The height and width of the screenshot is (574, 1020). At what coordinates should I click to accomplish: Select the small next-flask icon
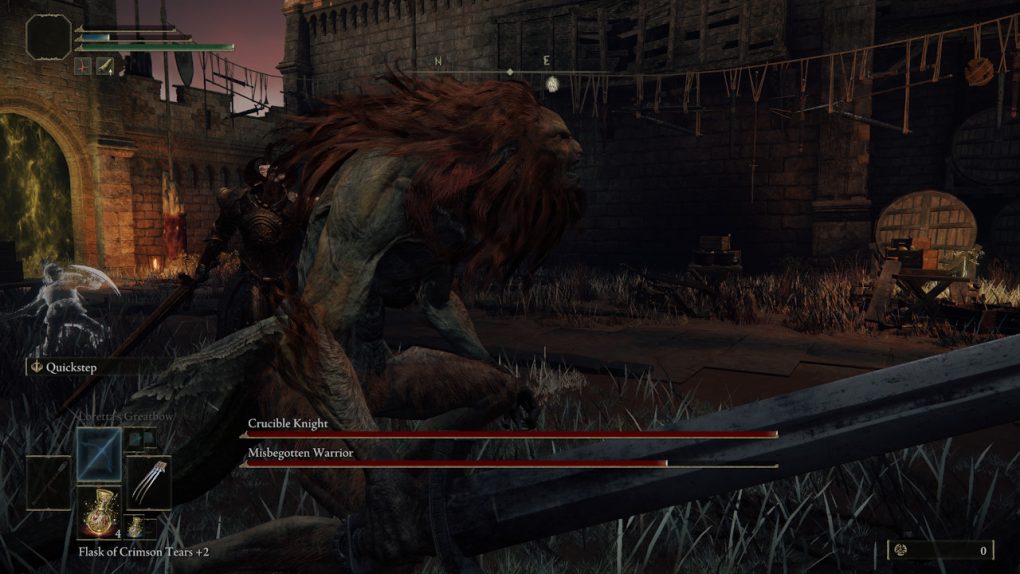[x=134, y=526]
